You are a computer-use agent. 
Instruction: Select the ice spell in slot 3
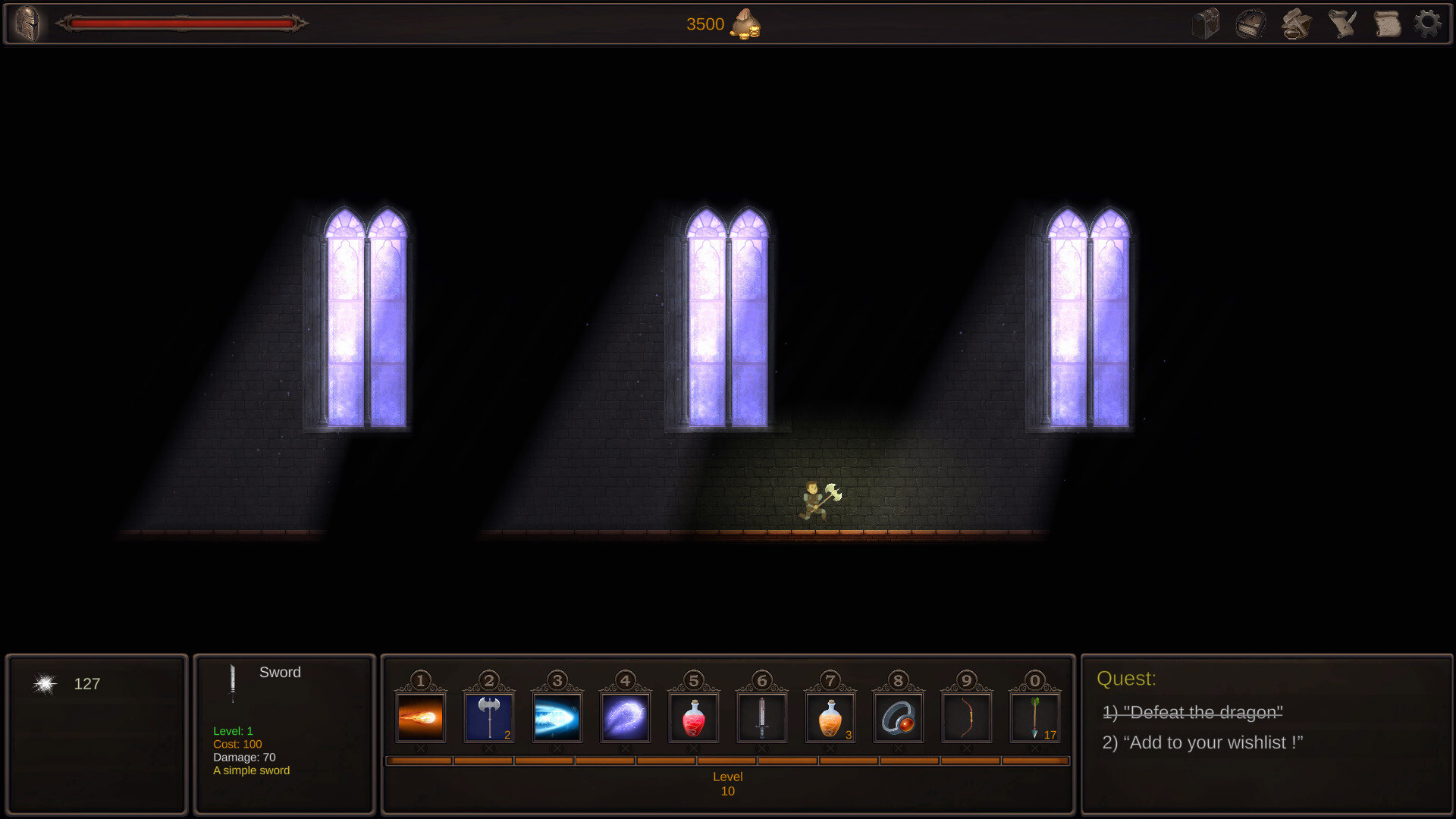(x=556, y=715)
